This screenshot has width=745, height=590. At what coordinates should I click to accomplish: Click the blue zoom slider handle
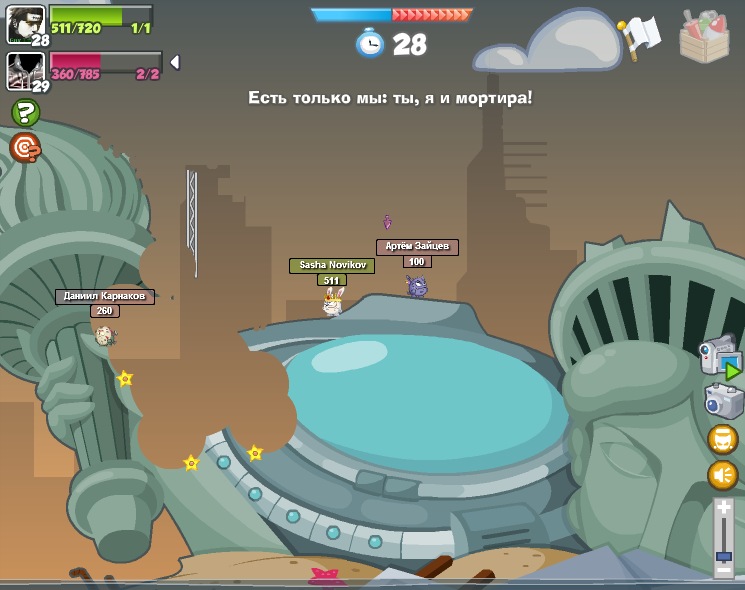723,555
